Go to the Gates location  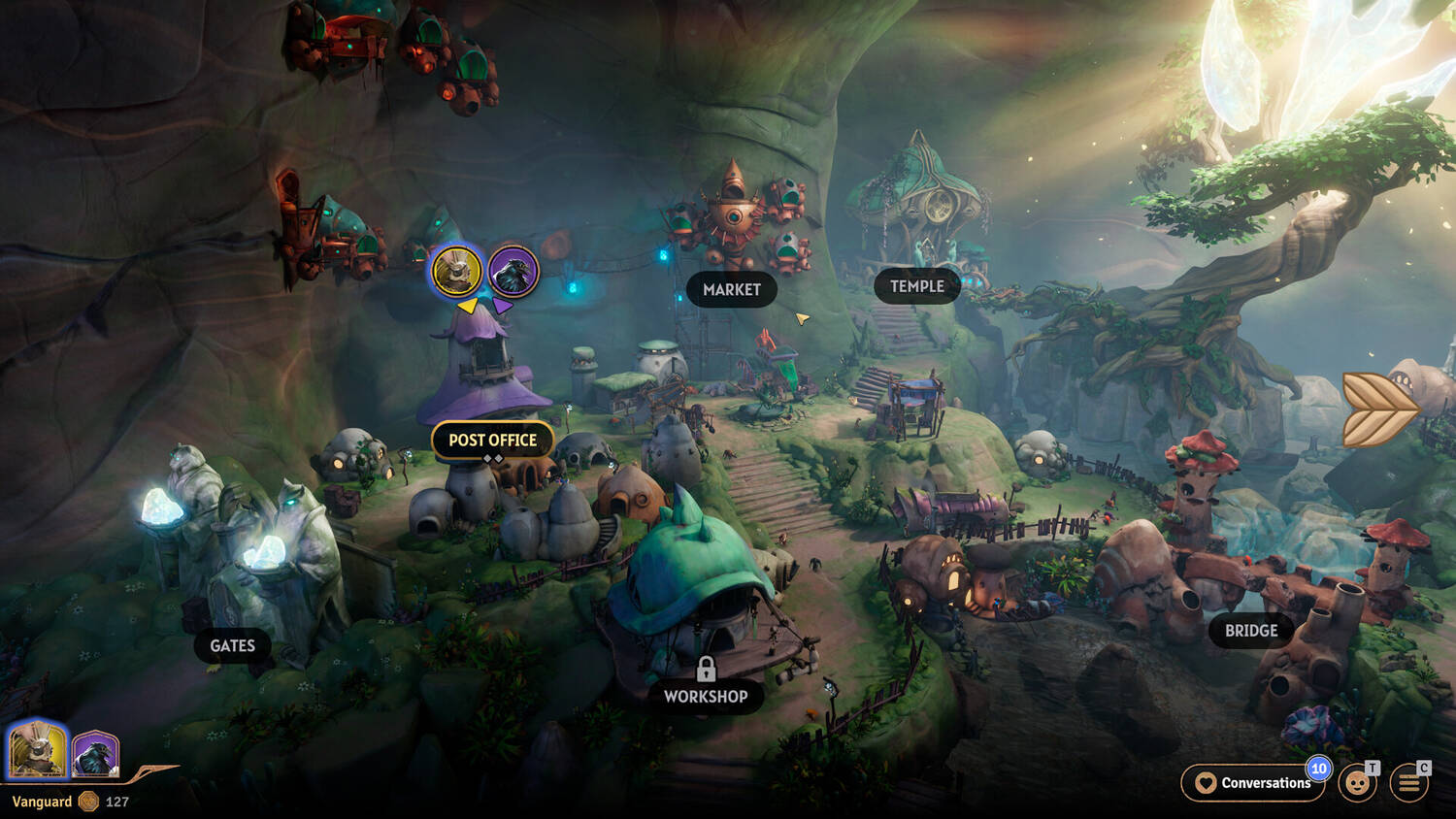[x=233, y=646]
